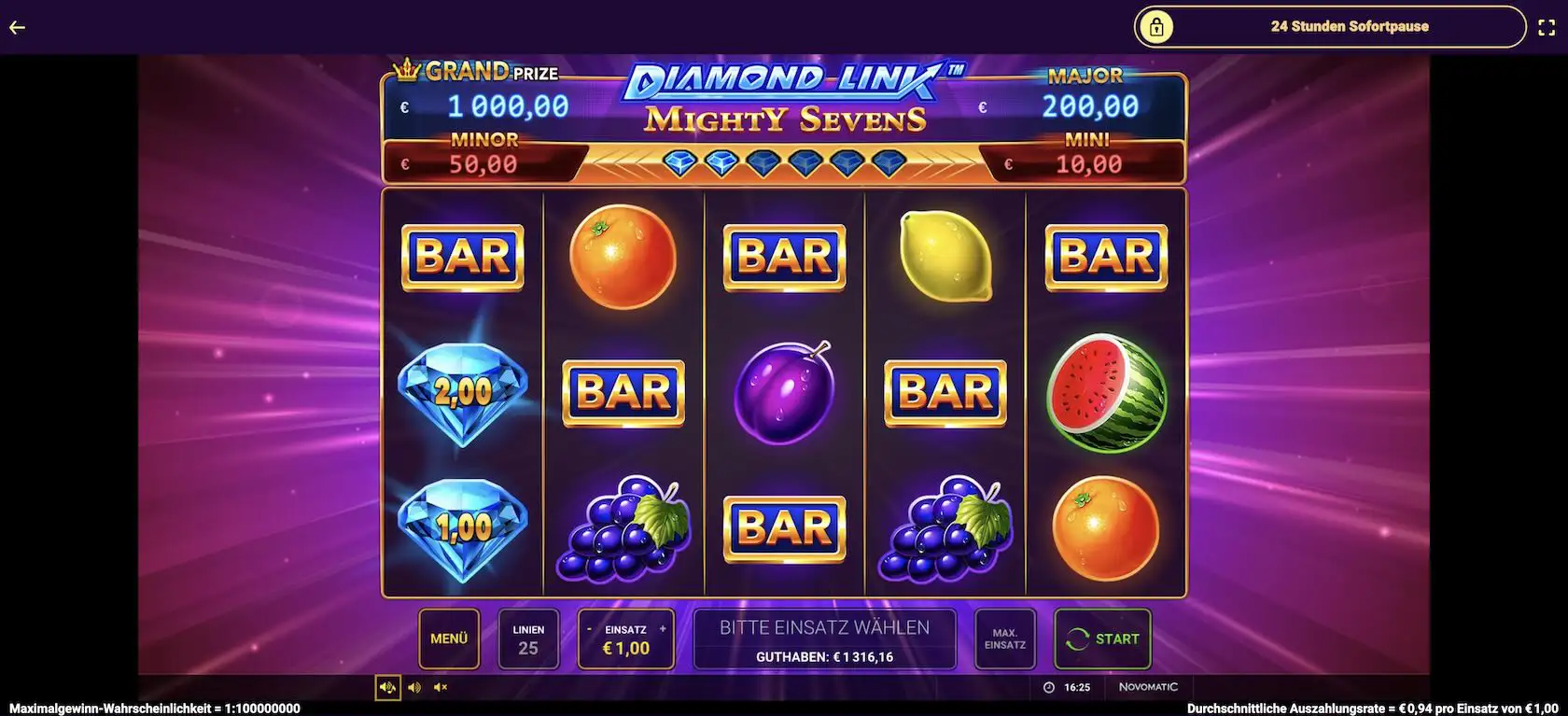Decrease the bet with the minus stepper

pyautogui.click(x=589, y=628)
